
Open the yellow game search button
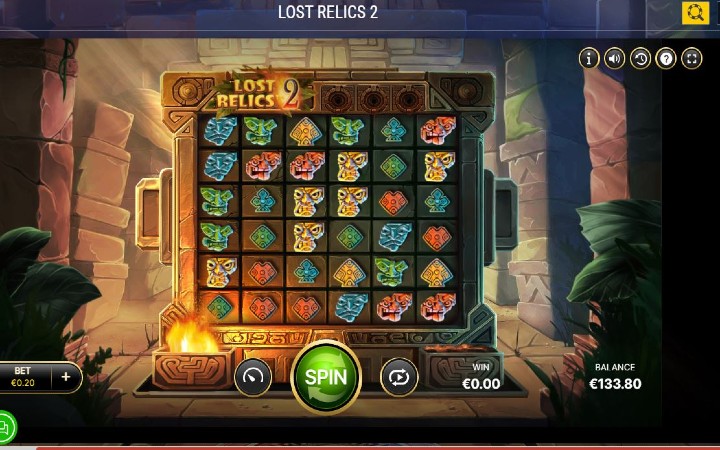[695, 13]
